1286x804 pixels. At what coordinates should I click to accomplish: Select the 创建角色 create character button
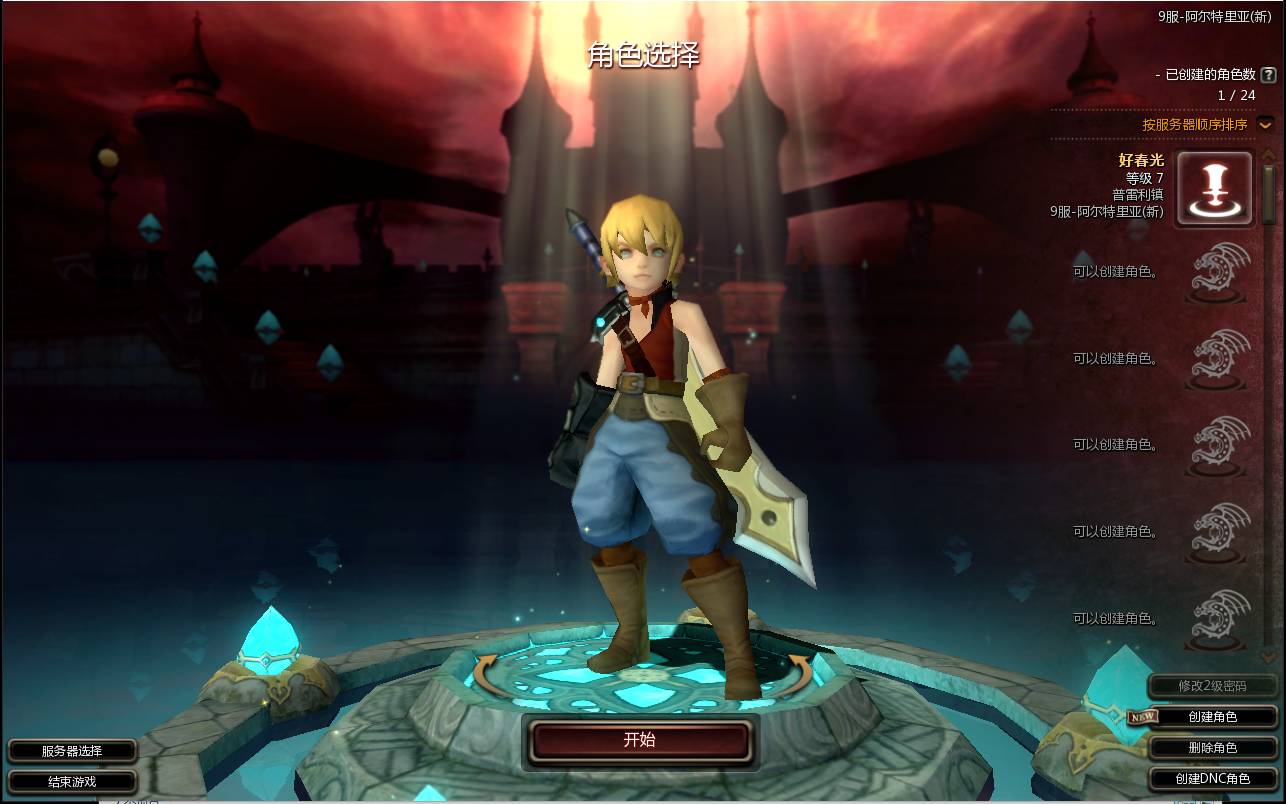[x=1212, y=716]
